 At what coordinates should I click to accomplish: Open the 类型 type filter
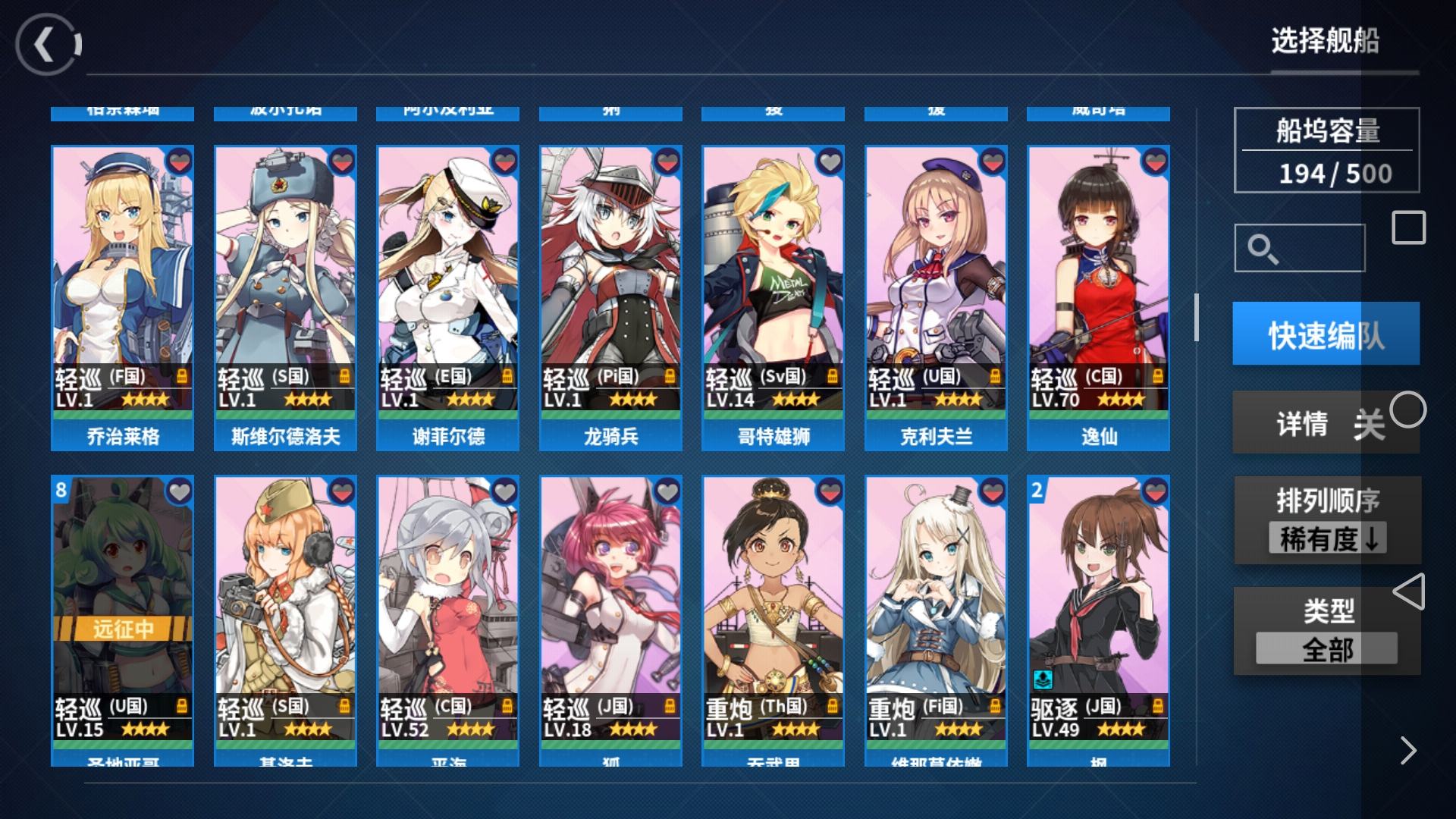(x=1327, y=631)
